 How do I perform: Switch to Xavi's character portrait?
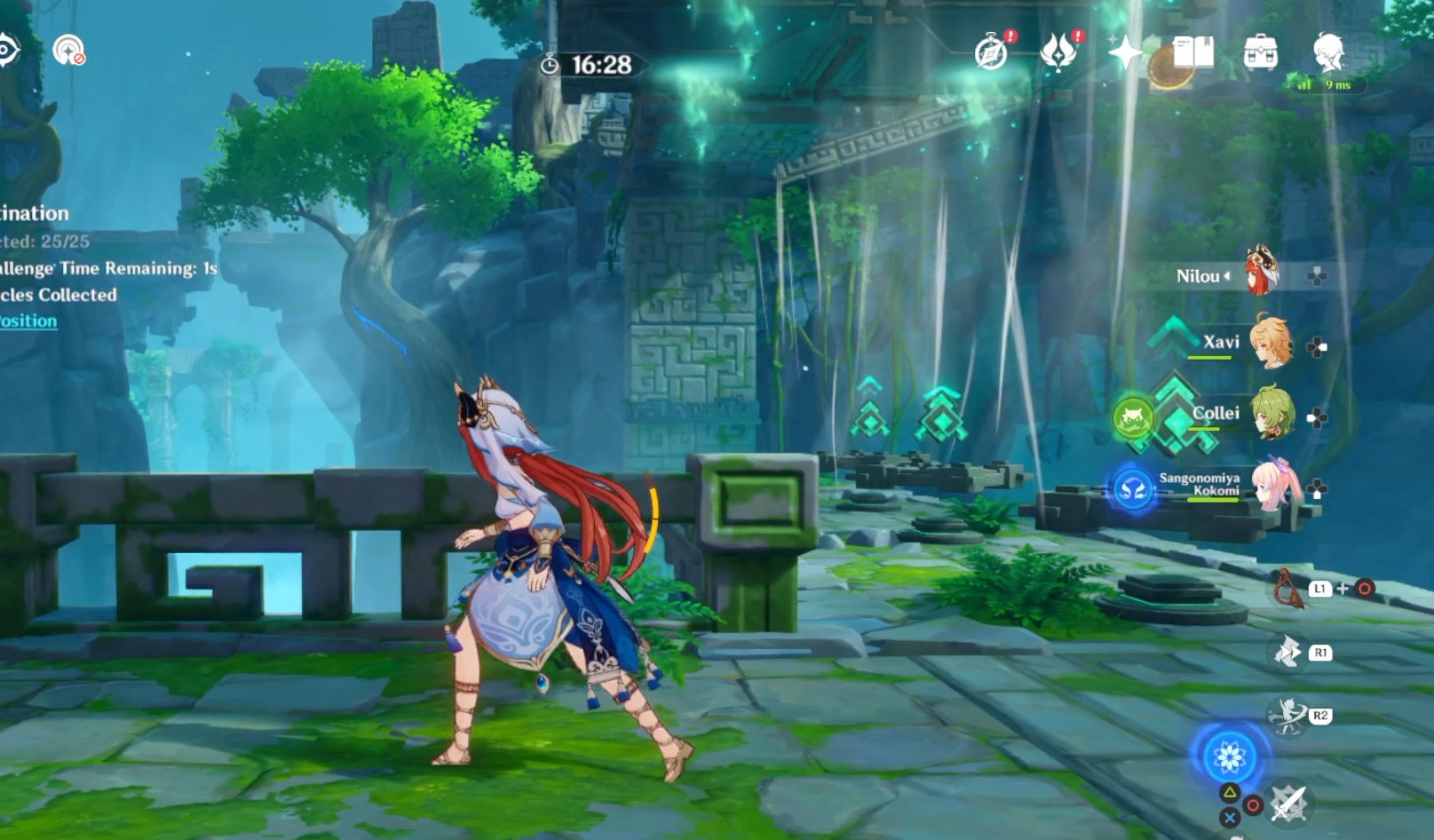tap(1271, 343)
